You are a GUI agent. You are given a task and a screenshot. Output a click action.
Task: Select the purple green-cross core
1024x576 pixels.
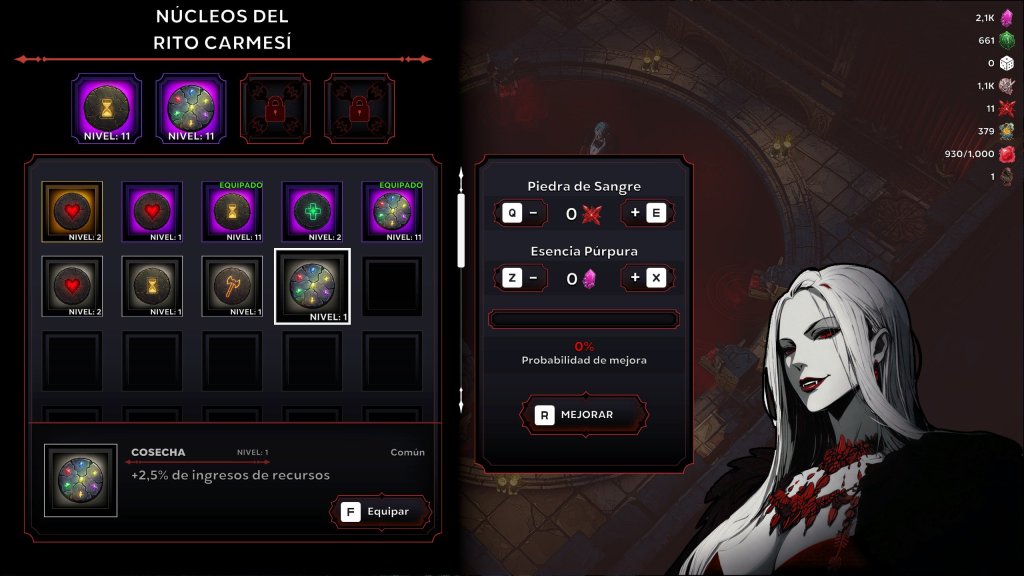(312, 212)
